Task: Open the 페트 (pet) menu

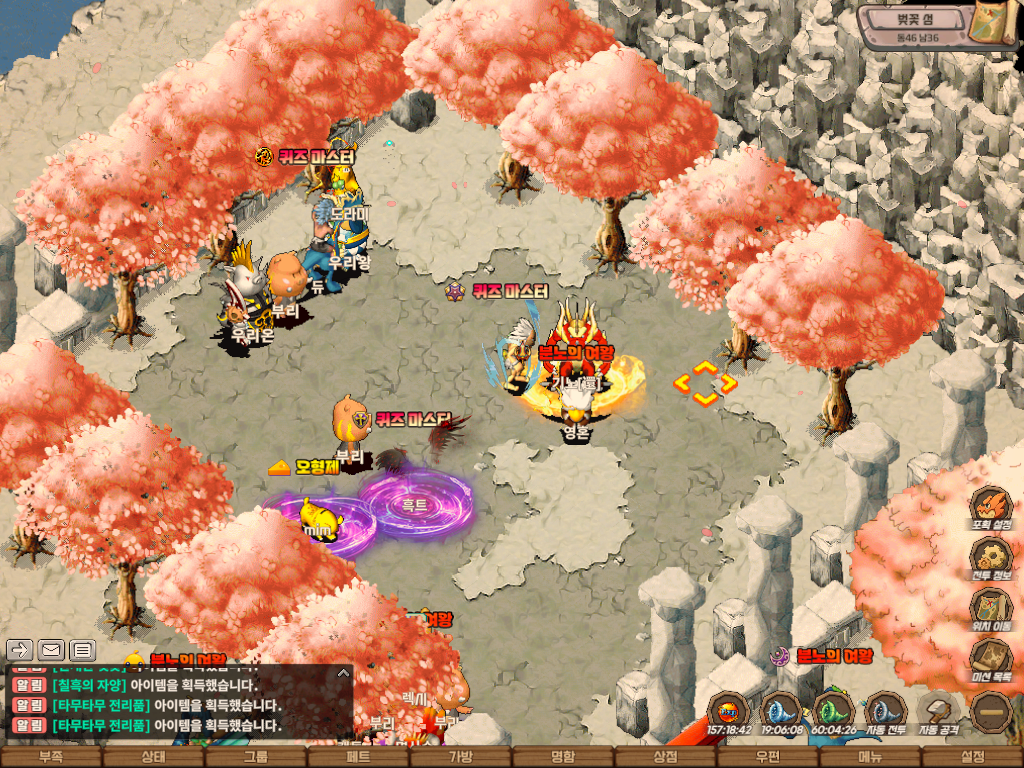Action: (x=358, y=757)
